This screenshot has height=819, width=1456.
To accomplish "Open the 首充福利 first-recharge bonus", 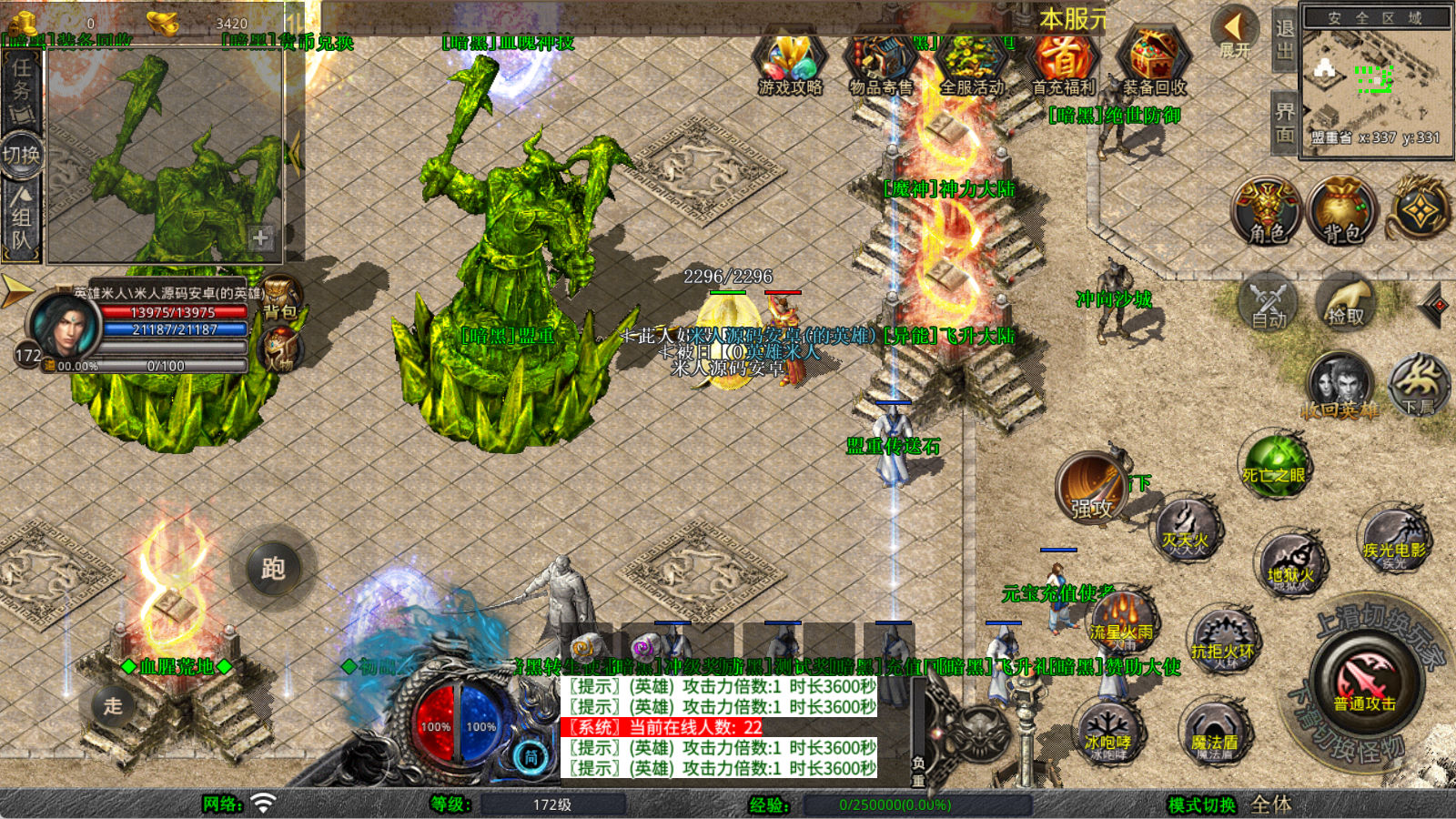I will click(x=1063, y=64).
